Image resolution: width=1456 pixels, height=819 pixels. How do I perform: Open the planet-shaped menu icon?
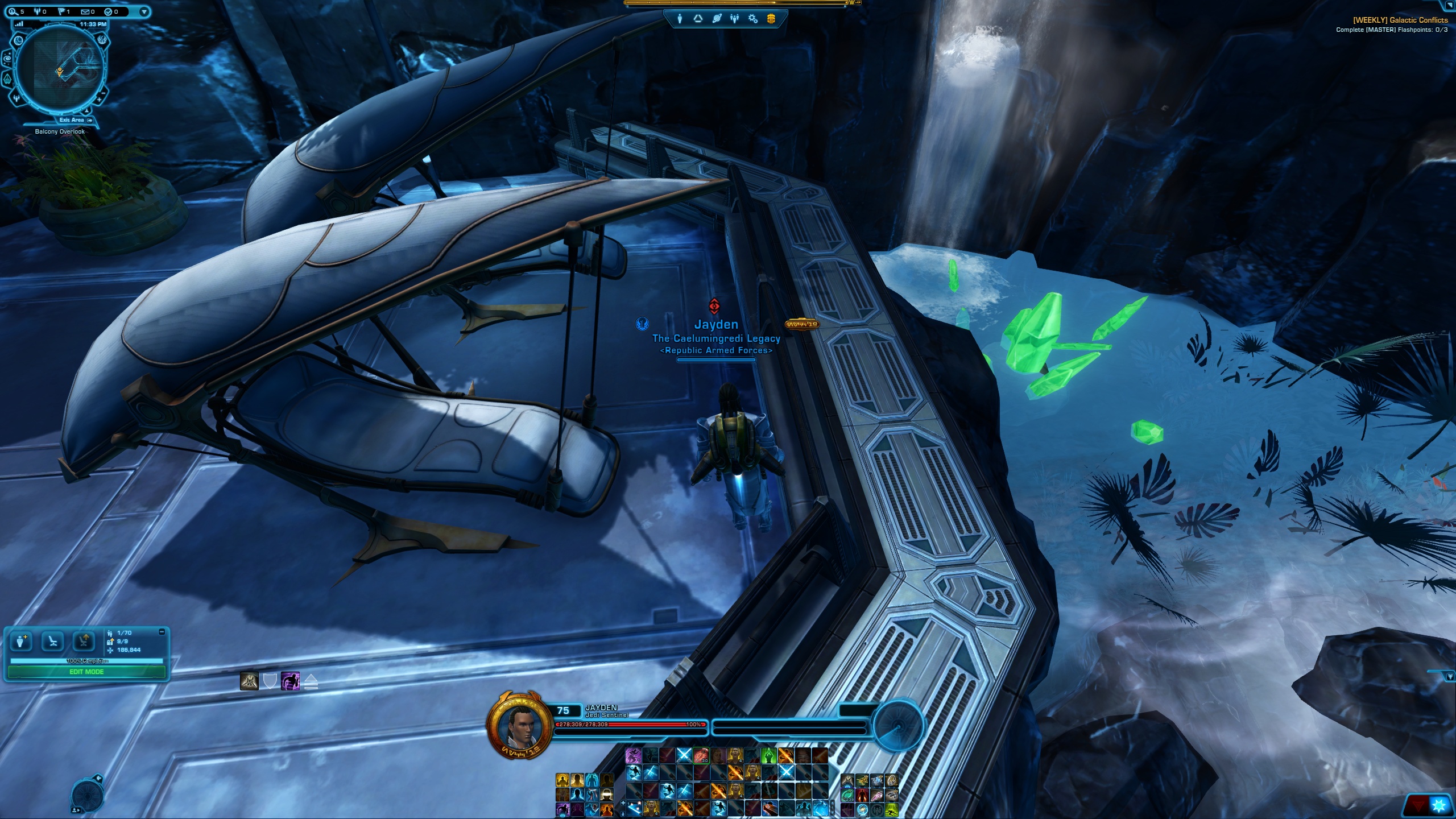point(717,19)
